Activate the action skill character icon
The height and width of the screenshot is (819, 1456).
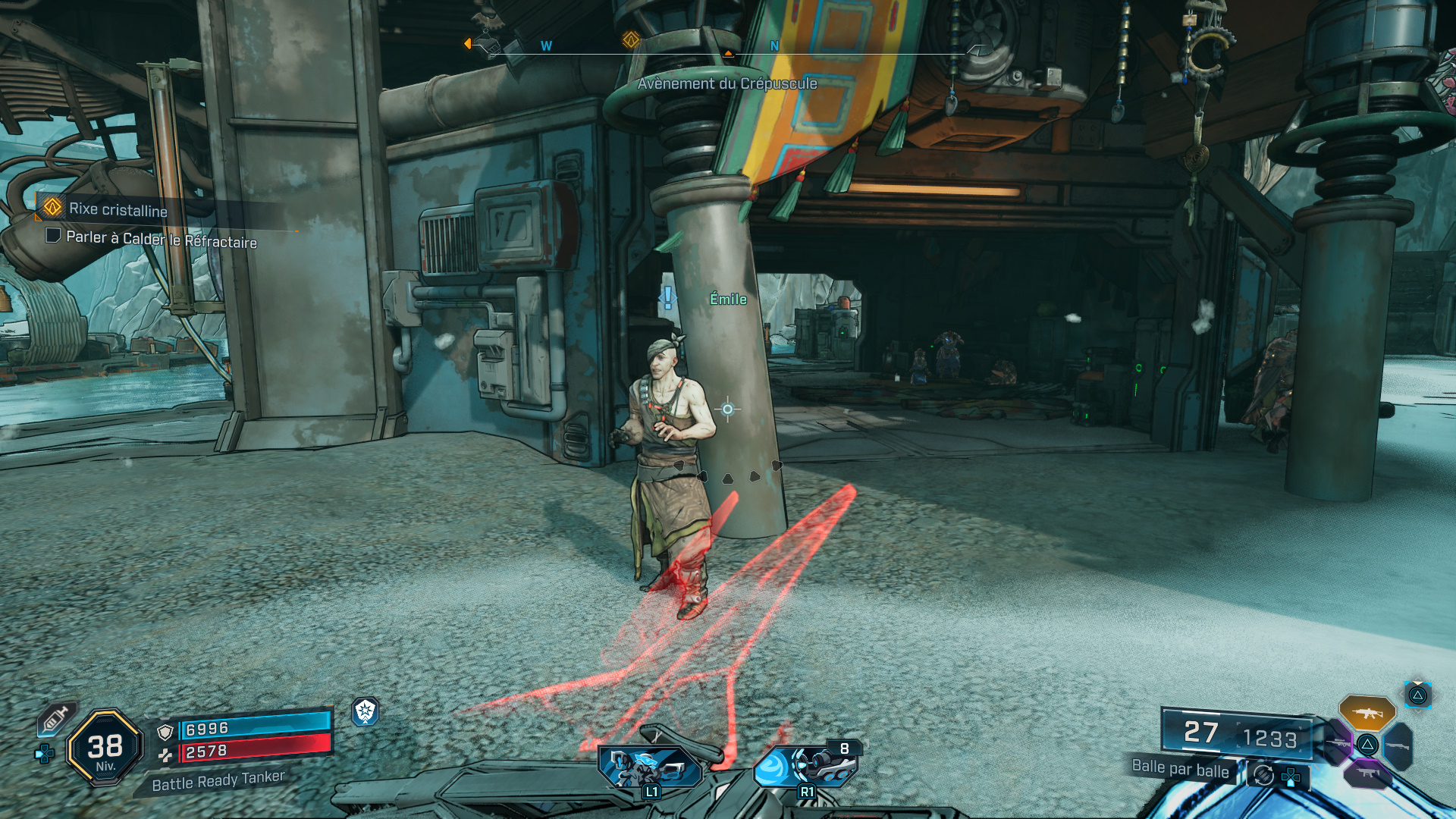tap(650, 766)
